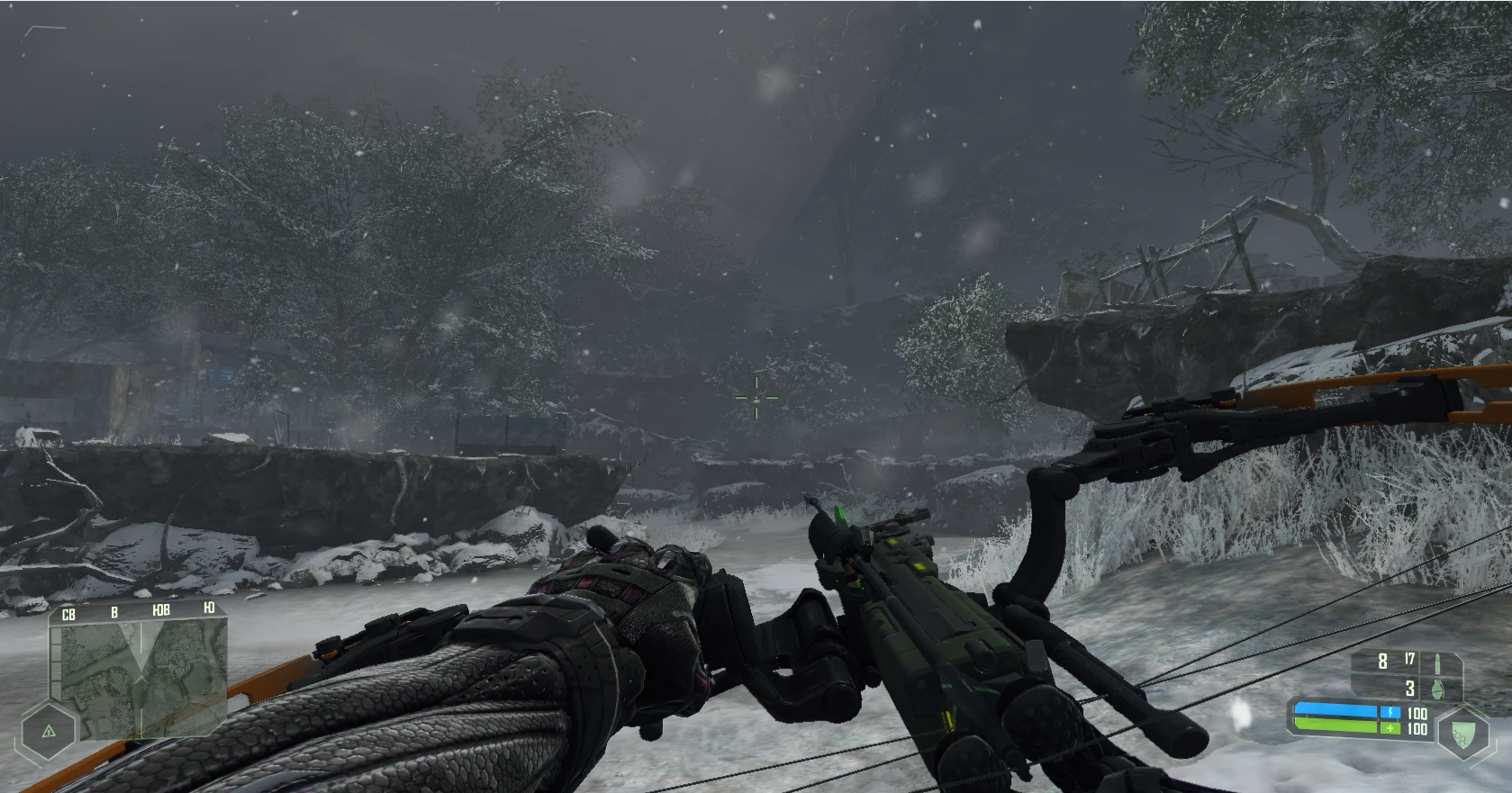Select the Ю compass heading label

209,608
